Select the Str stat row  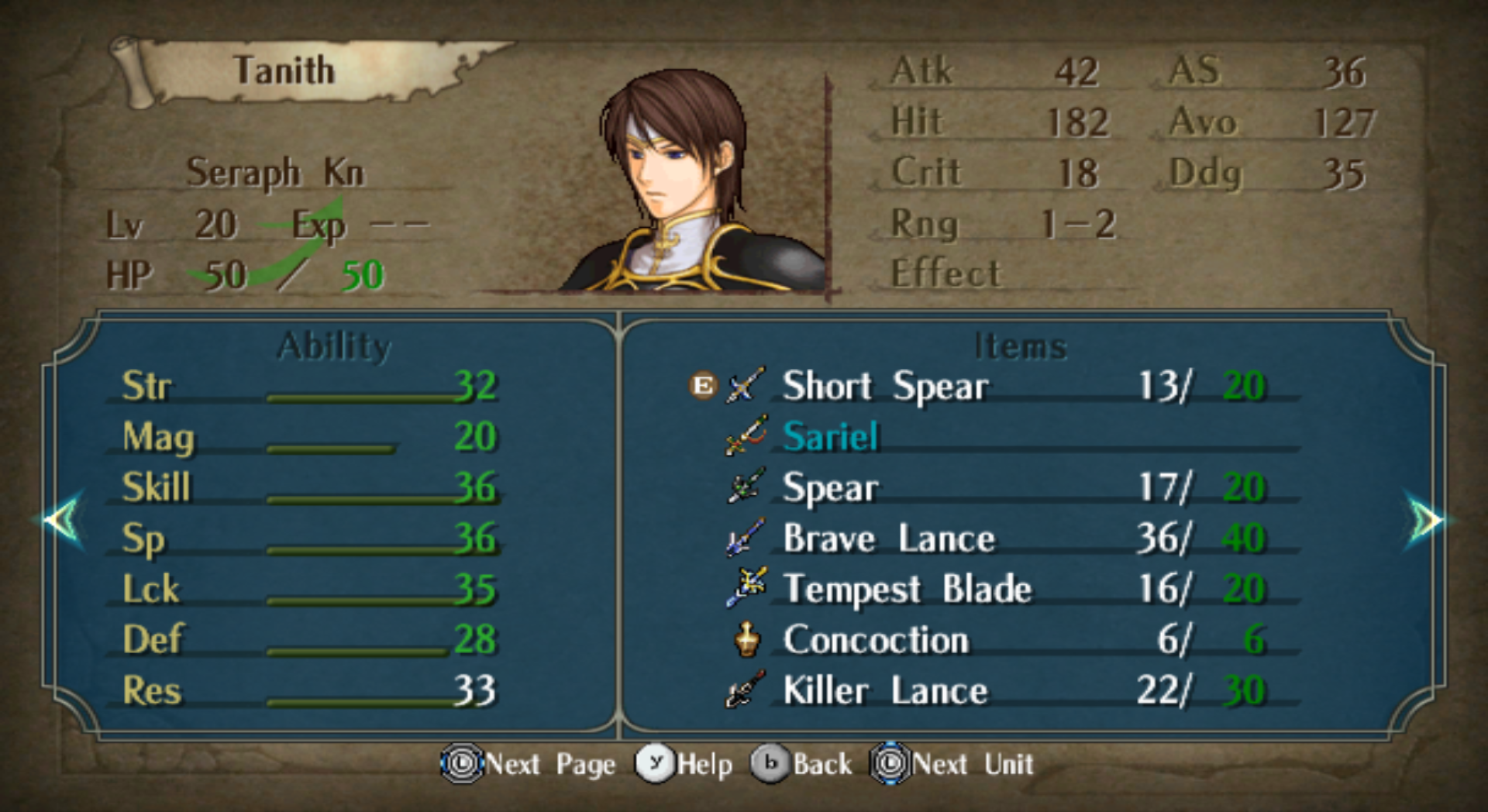tap(308, 386)
